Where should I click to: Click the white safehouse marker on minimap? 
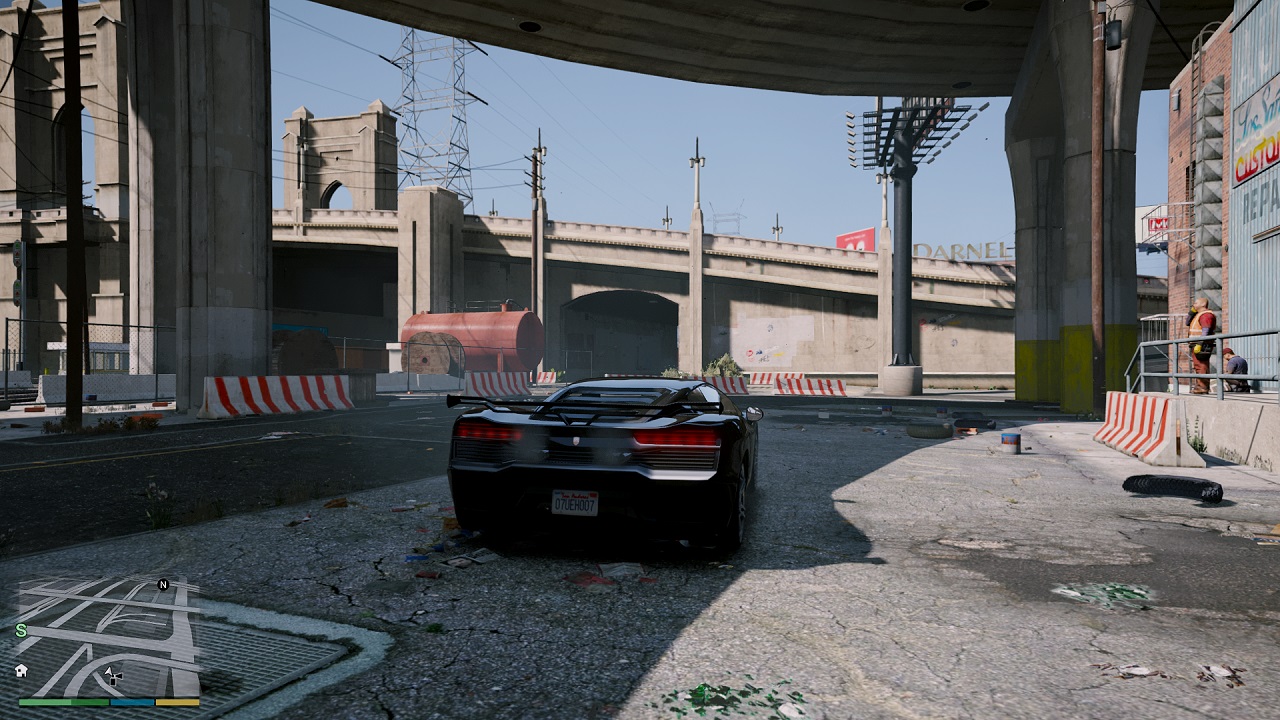click(x=21, y=670)
